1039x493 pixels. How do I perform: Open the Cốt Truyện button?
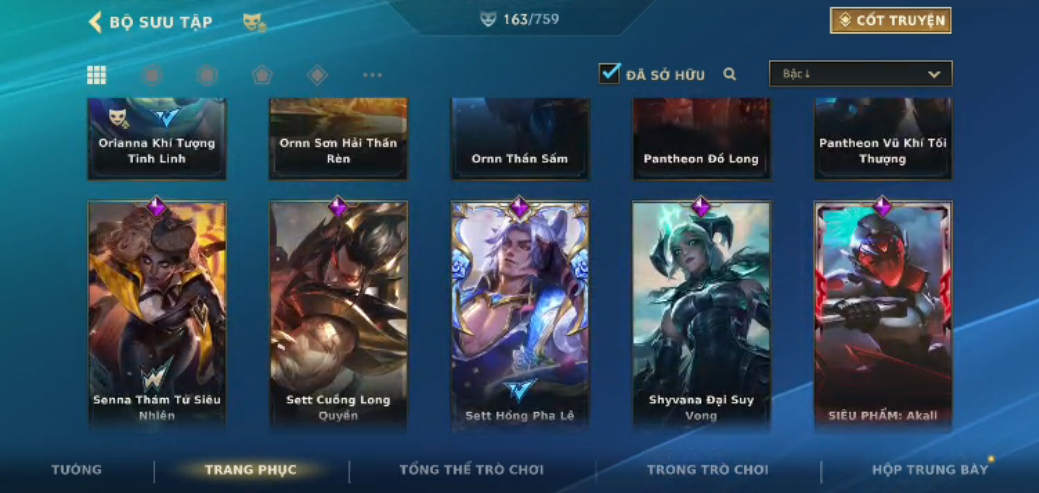point(890,21)
